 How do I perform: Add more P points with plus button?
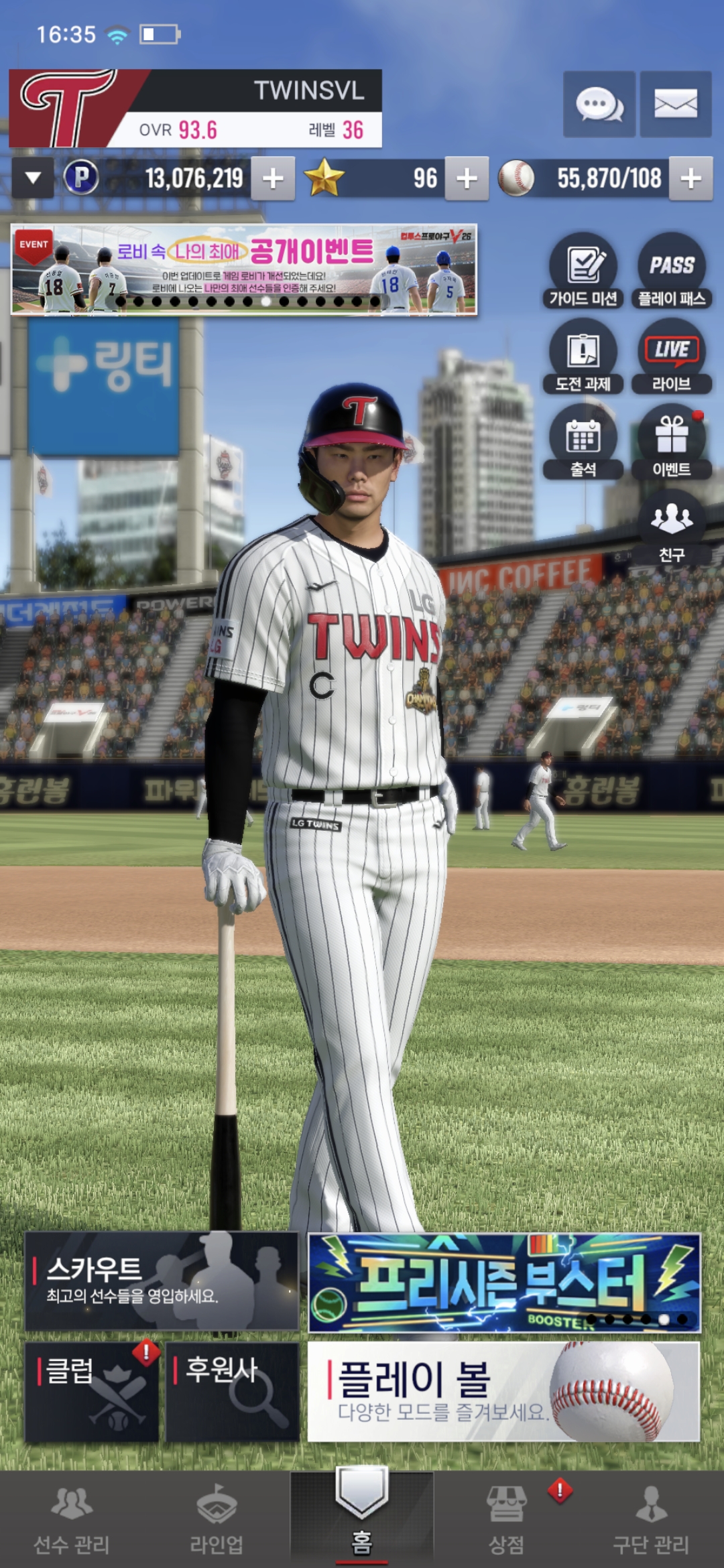pos(273,179)
